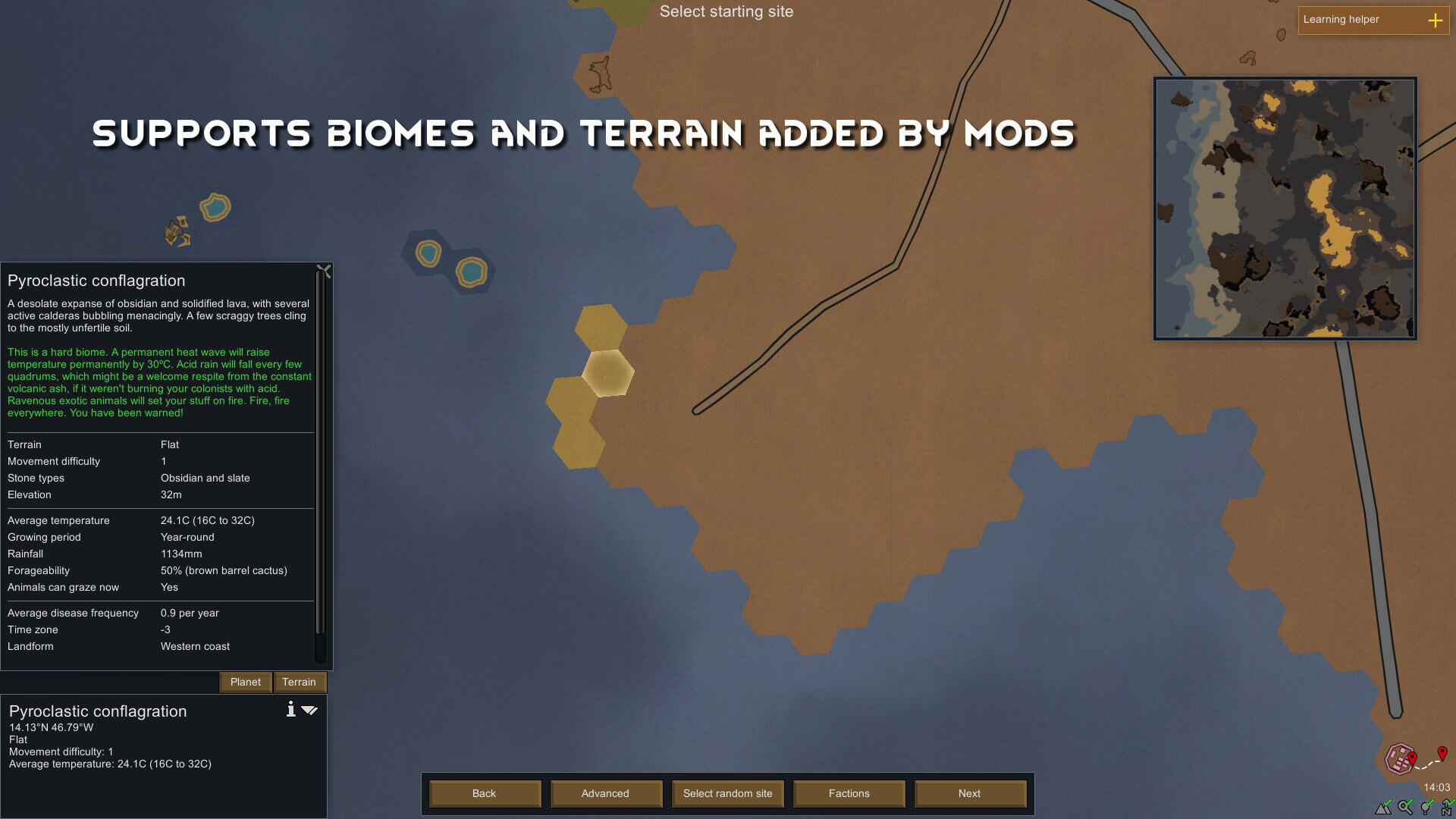This screenshot has height=819, width=1456.
Task: Toggle the mountains visibility icon
Action: coord(1384,808)
